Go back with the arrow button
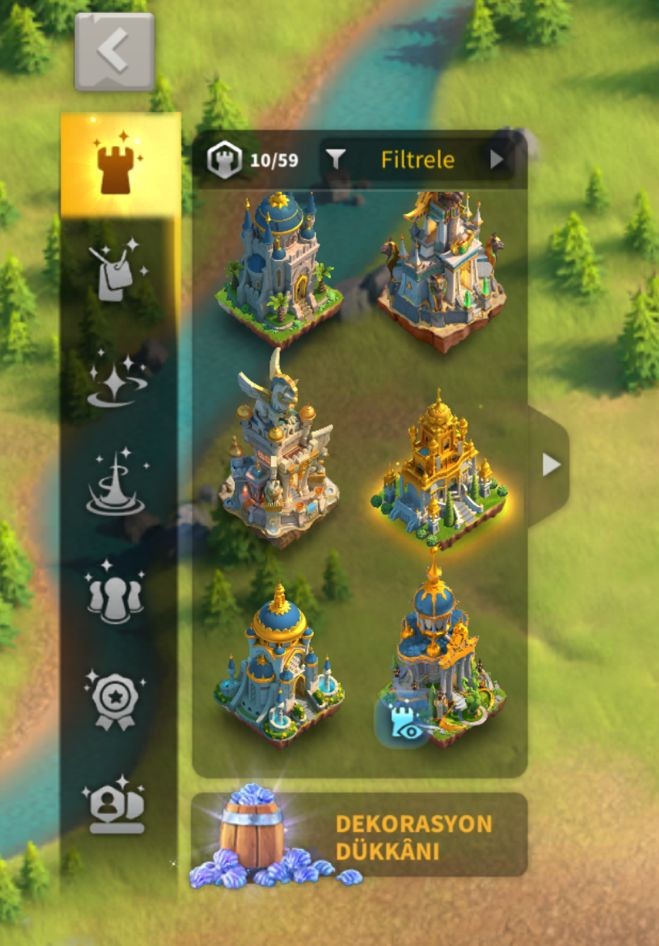Screen dimensions: 659x946 pos(114,51)
